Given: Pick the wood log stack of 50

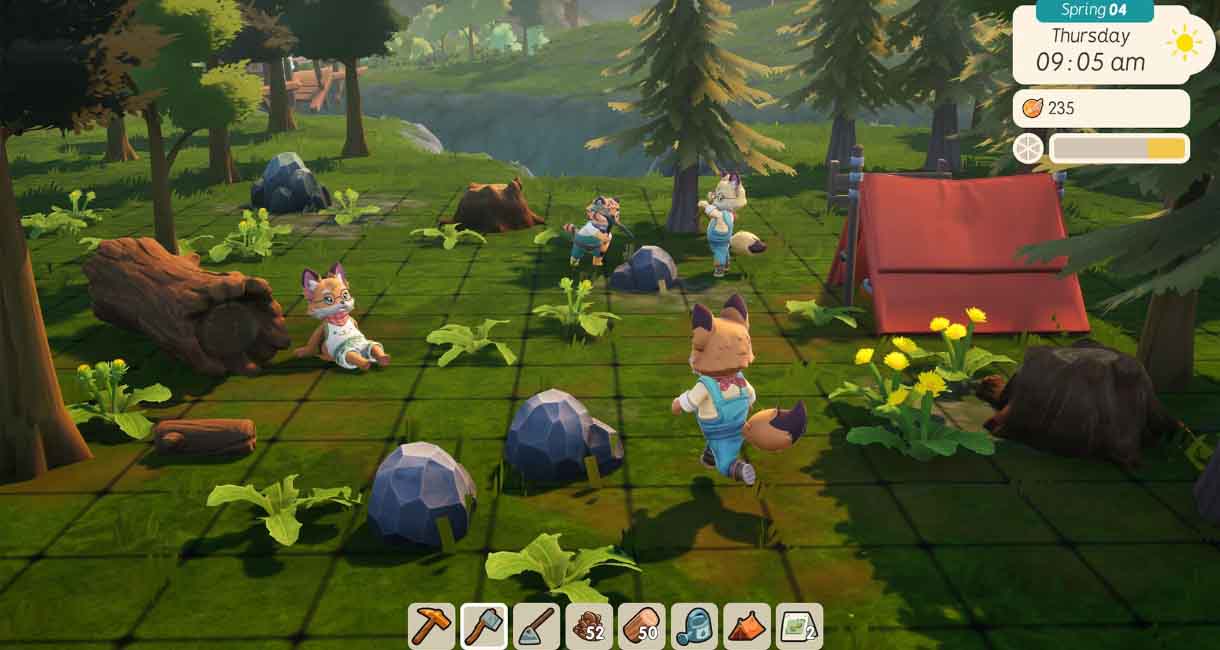Looking at the screenshot, I should click(642, 626).
